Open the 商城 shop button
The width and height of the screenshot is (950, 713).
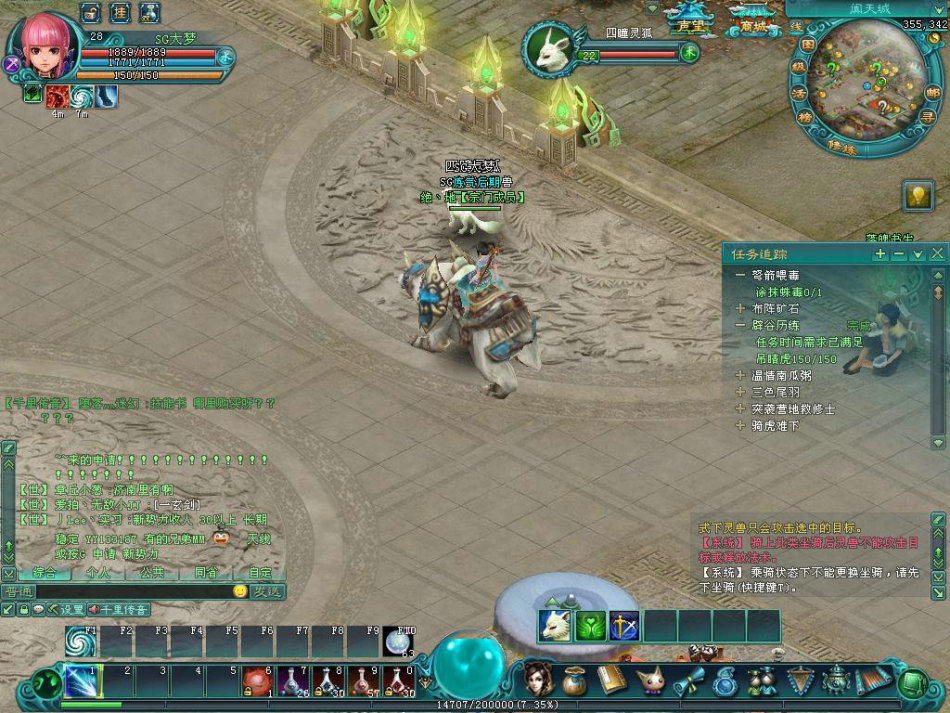pyautogui.click(x=751, y=25)
